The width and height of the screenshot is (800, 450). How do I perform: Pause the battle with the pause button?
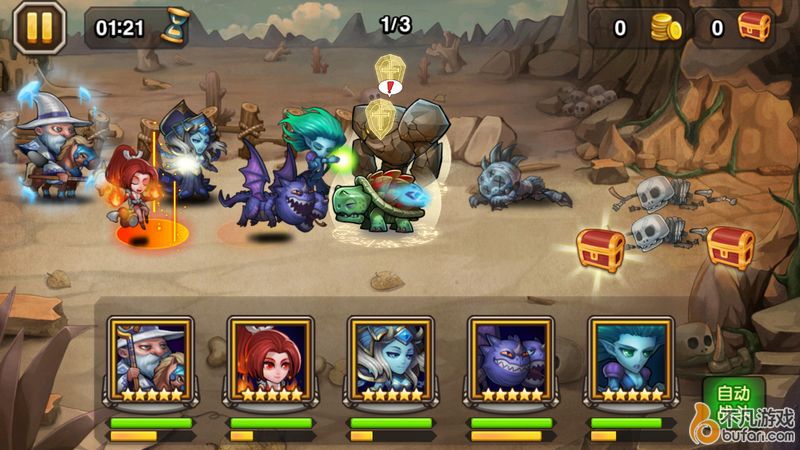[38, 26]
